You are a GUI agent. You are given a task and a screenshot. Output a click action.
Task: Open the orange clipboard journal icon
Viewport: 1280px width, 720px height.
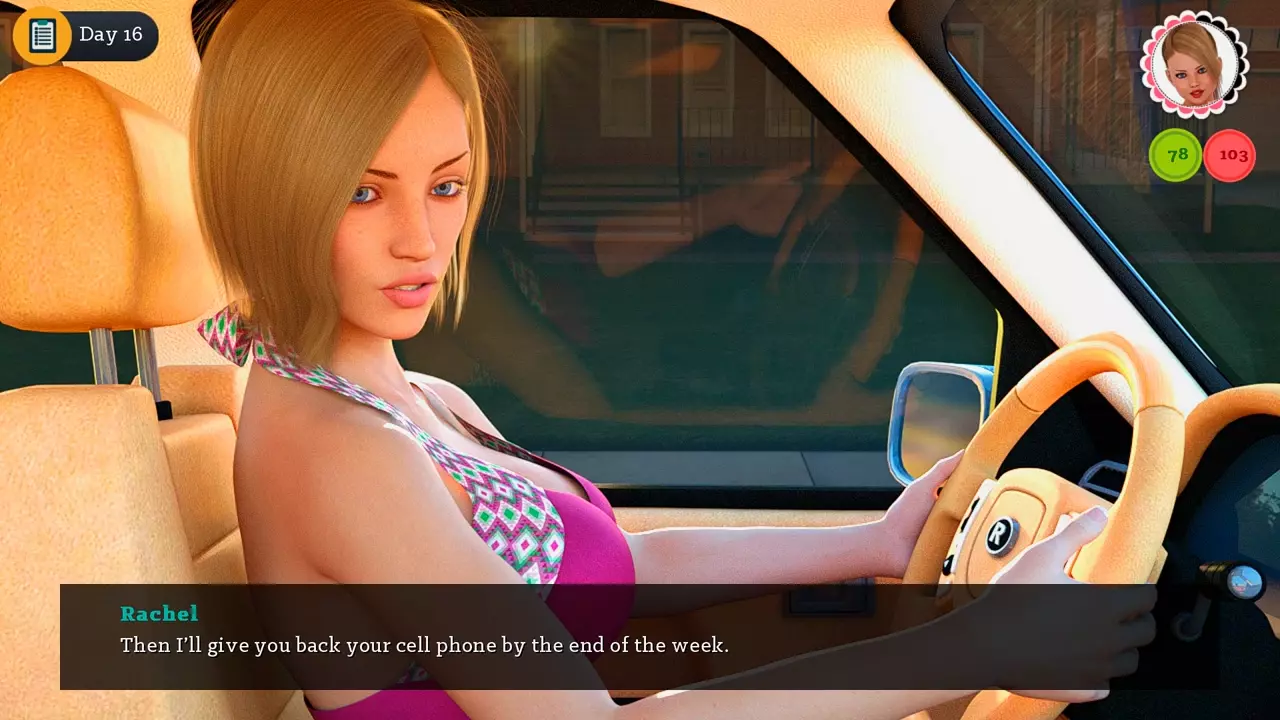[42, 35]
